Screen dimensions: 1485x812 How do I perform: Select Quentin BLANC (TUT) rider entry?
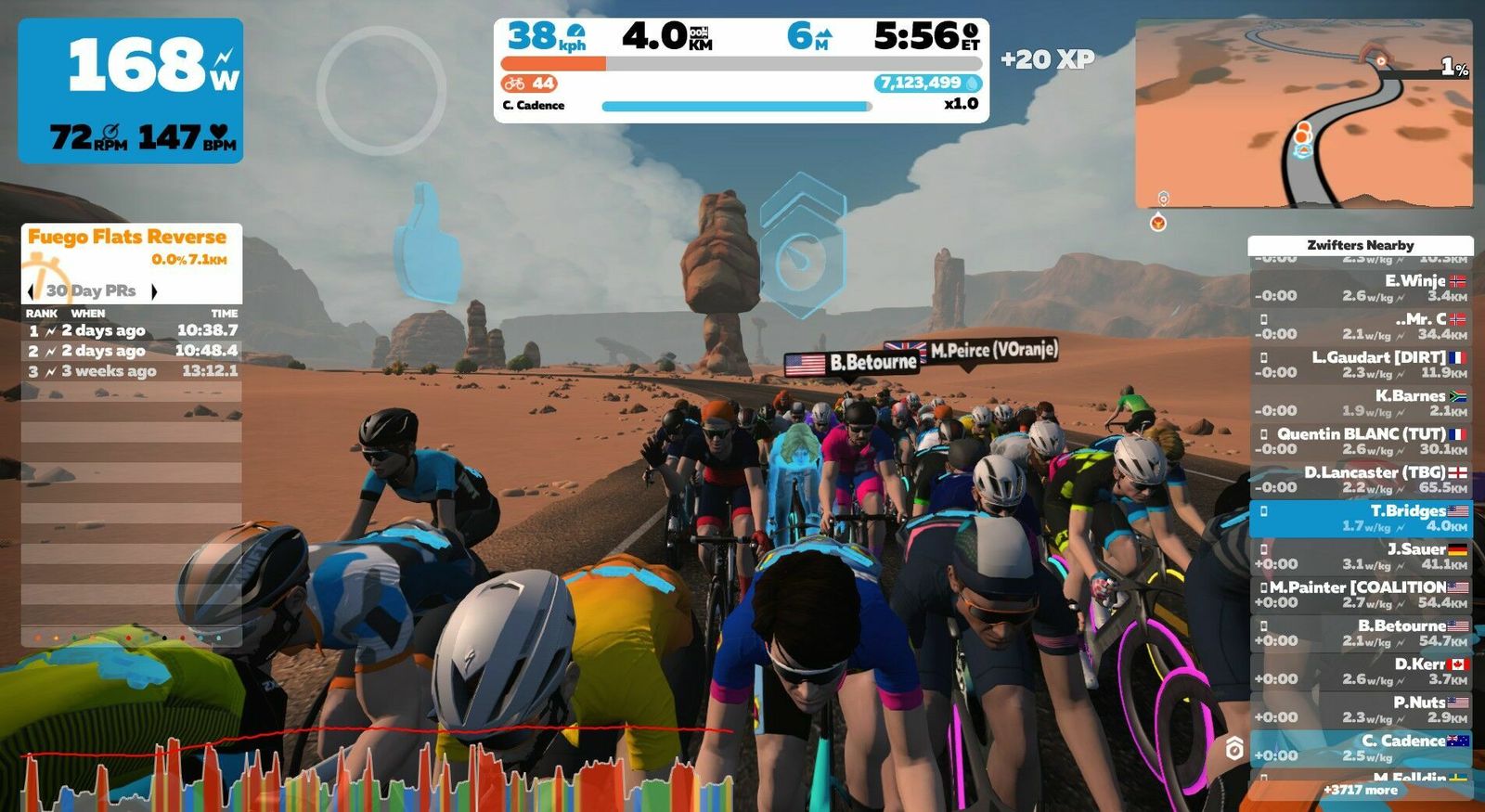pyautogui.click(x=1360, y=441)
